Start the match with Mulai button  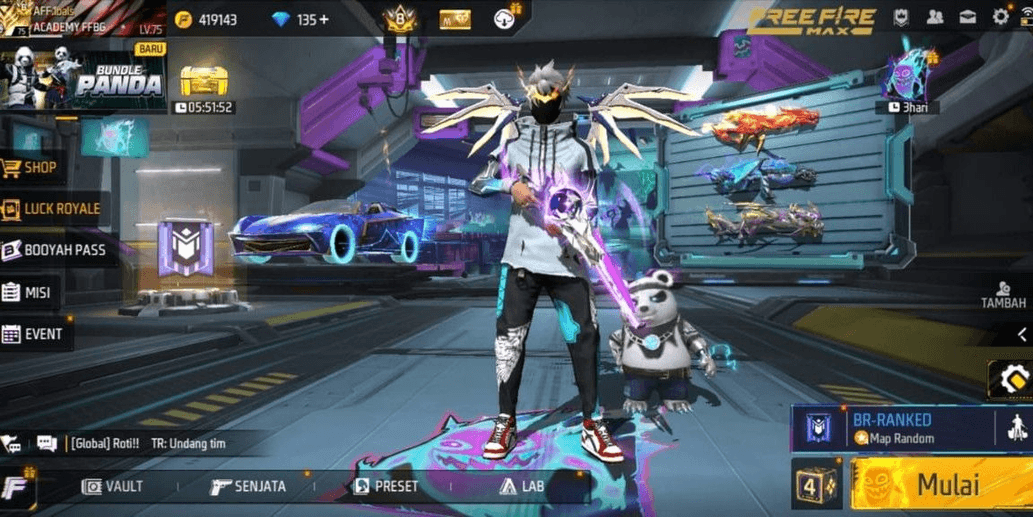tap(940, 485)
